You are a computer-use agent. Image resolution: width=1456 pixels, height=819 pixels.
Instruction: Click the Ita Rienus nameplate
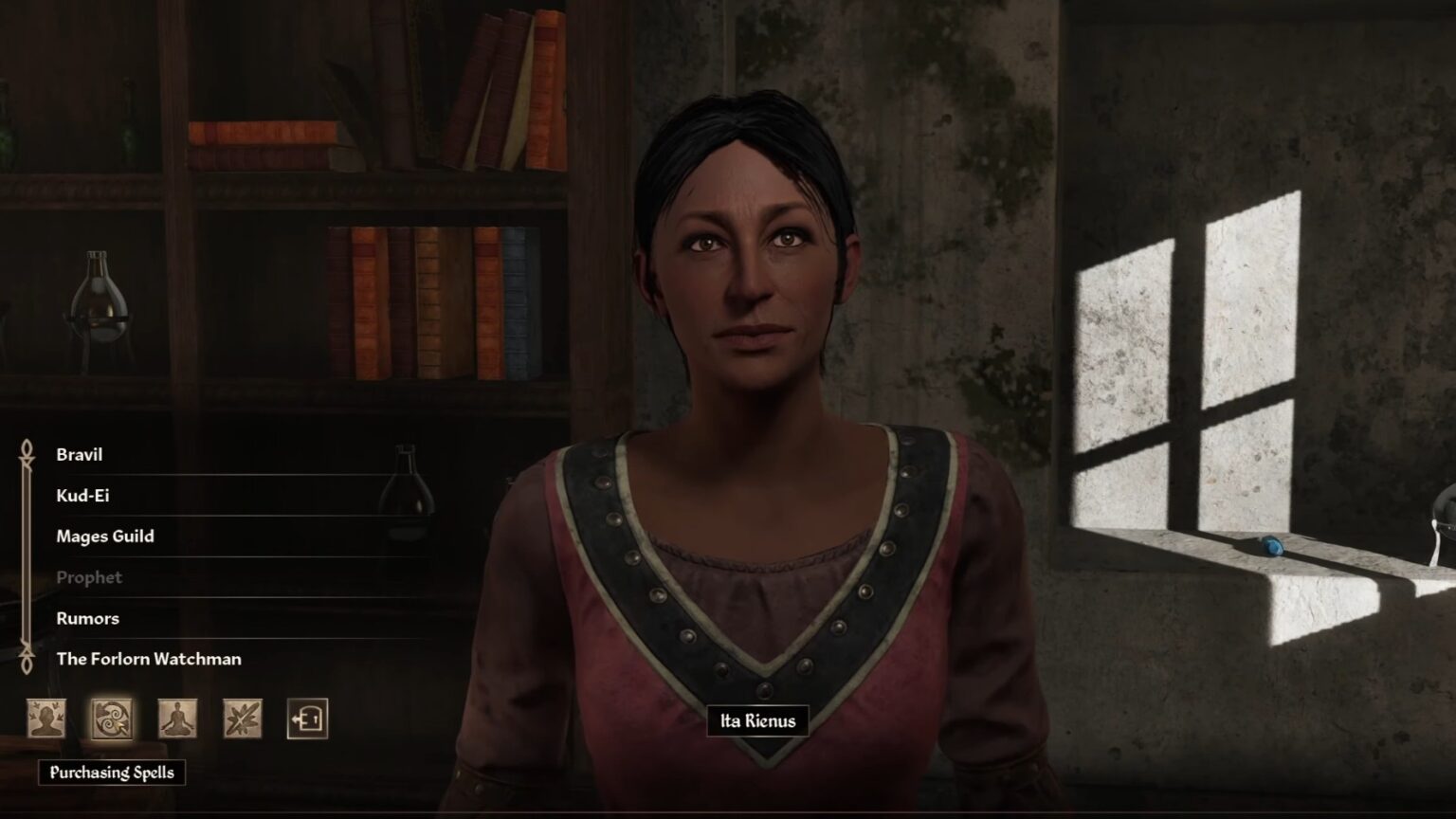[x=757, y=720]
